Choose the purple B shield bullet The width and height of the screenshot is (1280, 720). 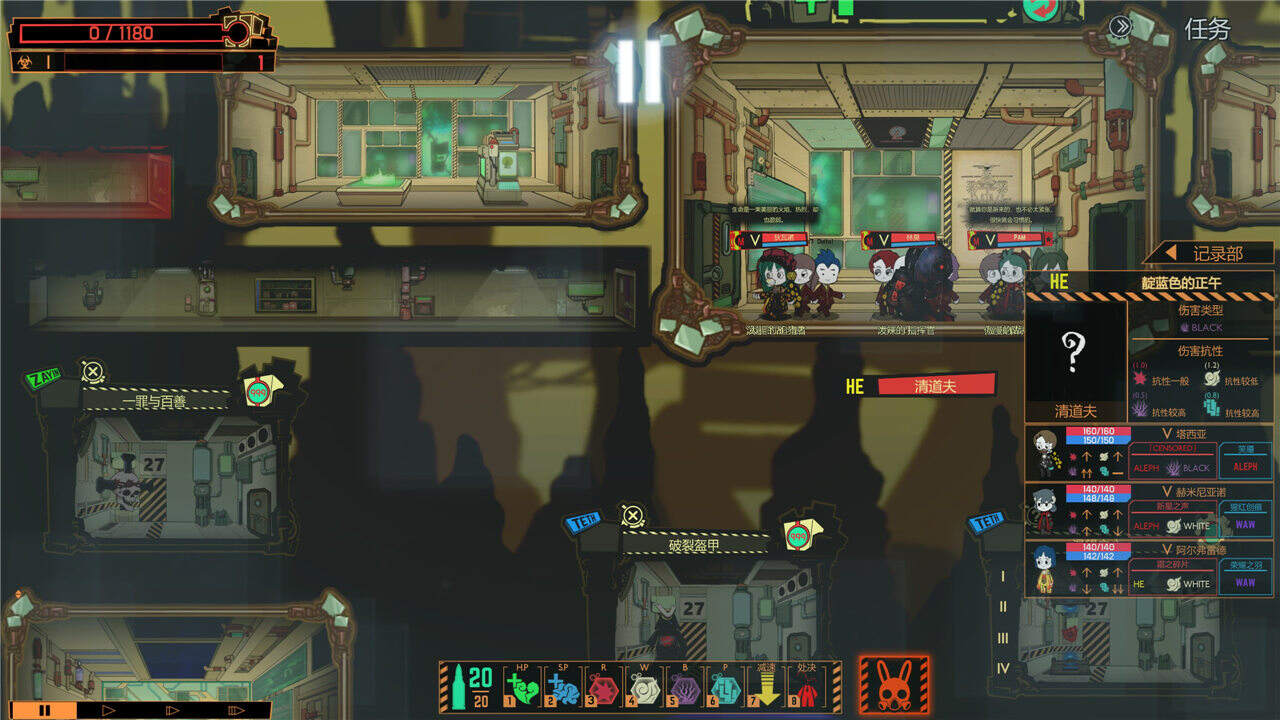coord(685,687)
